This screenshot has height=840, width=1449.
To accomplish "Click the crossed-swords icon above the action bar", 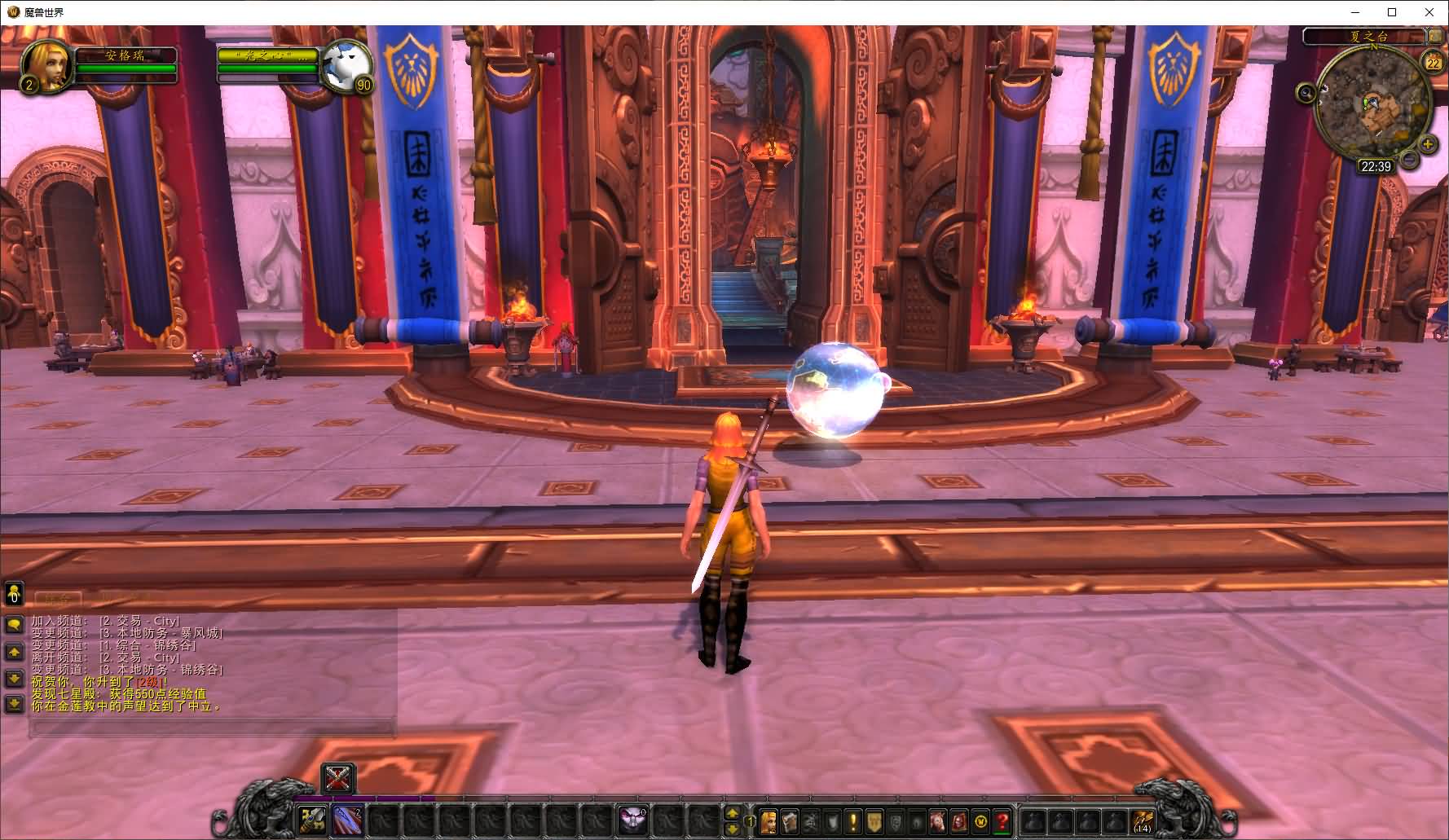I will click(x=337, y=778).
